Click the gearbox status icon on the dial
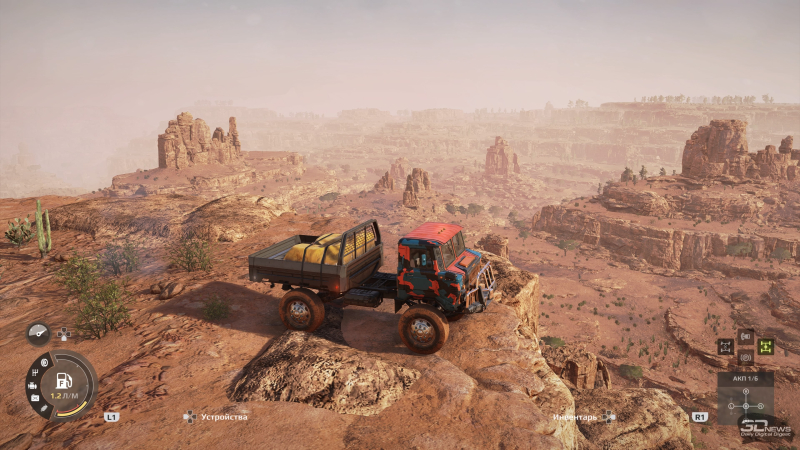The height and width of the screenshot is (450, 800). [x=37, y=373]
